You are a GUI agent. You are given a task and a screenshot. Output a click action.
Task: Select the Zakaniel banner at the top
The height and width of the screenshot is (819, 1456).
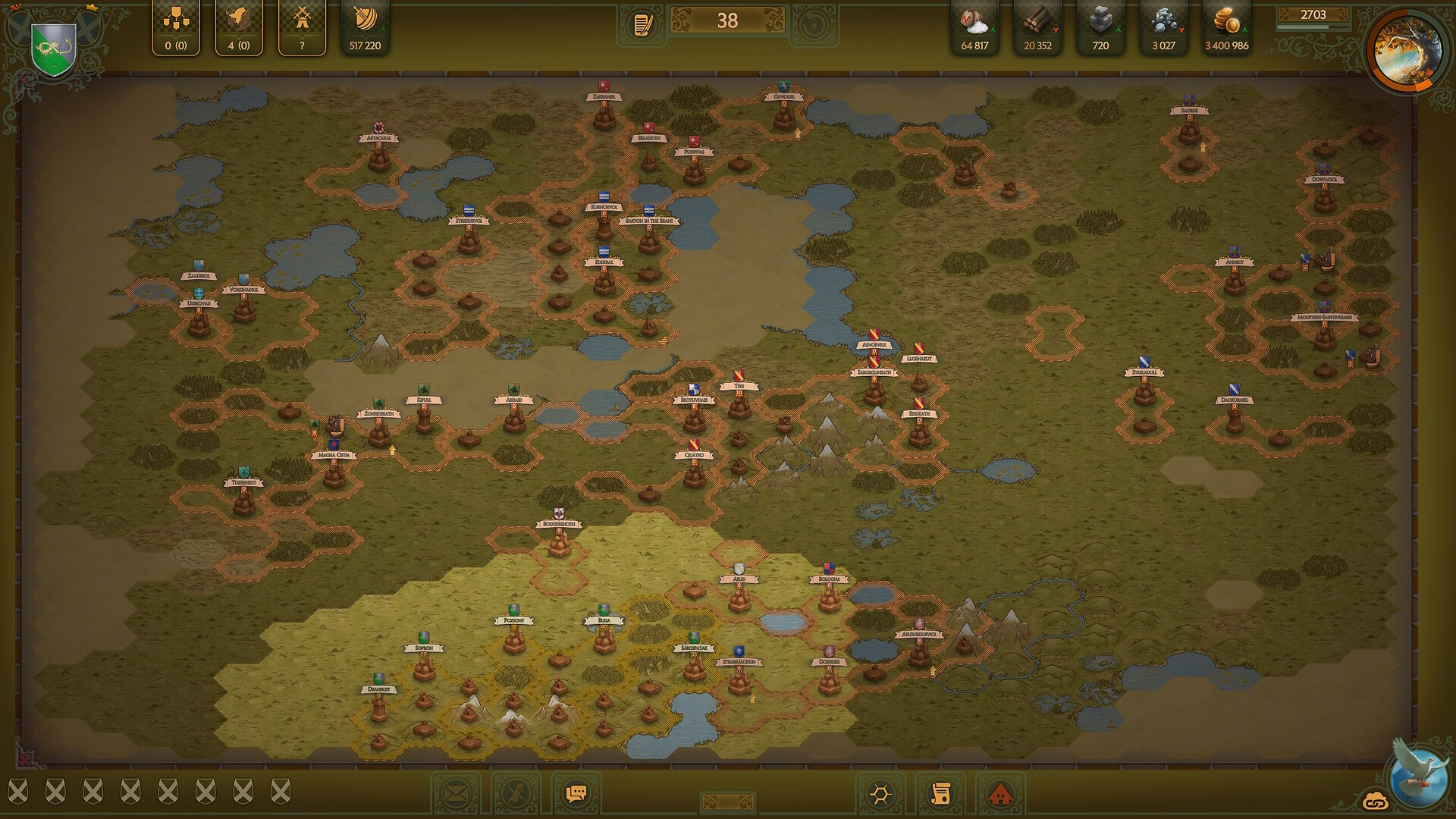click(603, 97)
